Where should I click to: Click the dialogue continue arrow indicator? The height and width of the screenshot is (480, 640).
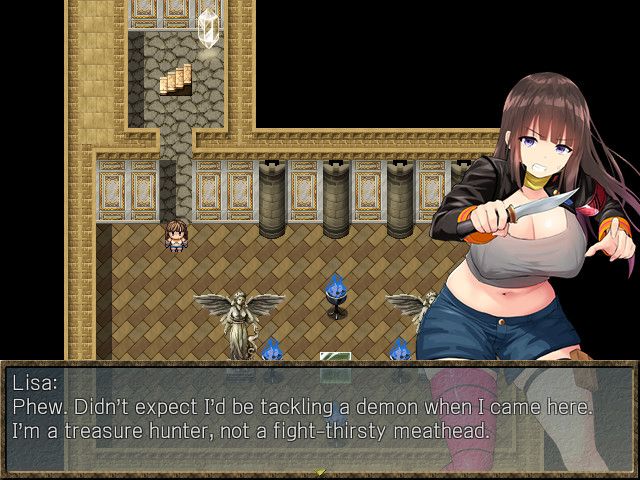320,470
